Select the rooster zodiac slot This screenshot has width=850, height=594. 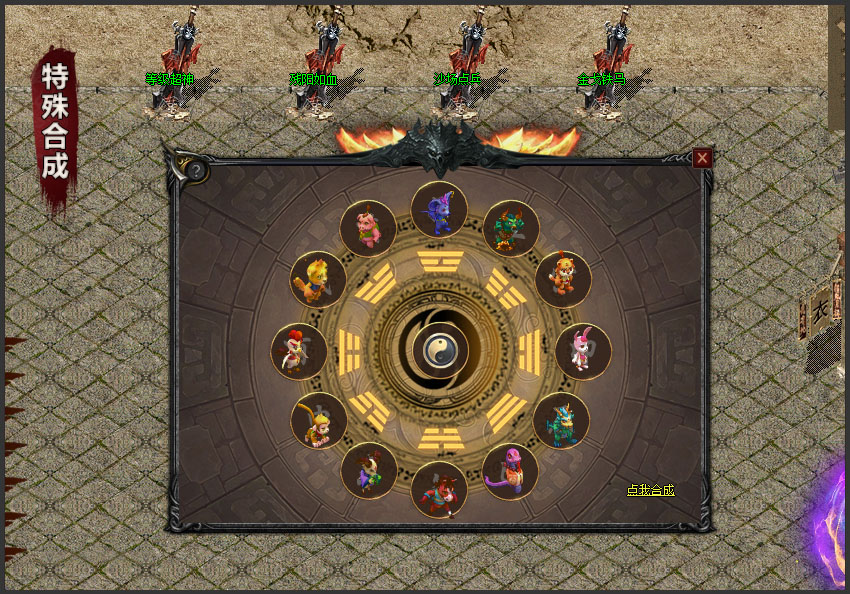[x=298, y=351]
